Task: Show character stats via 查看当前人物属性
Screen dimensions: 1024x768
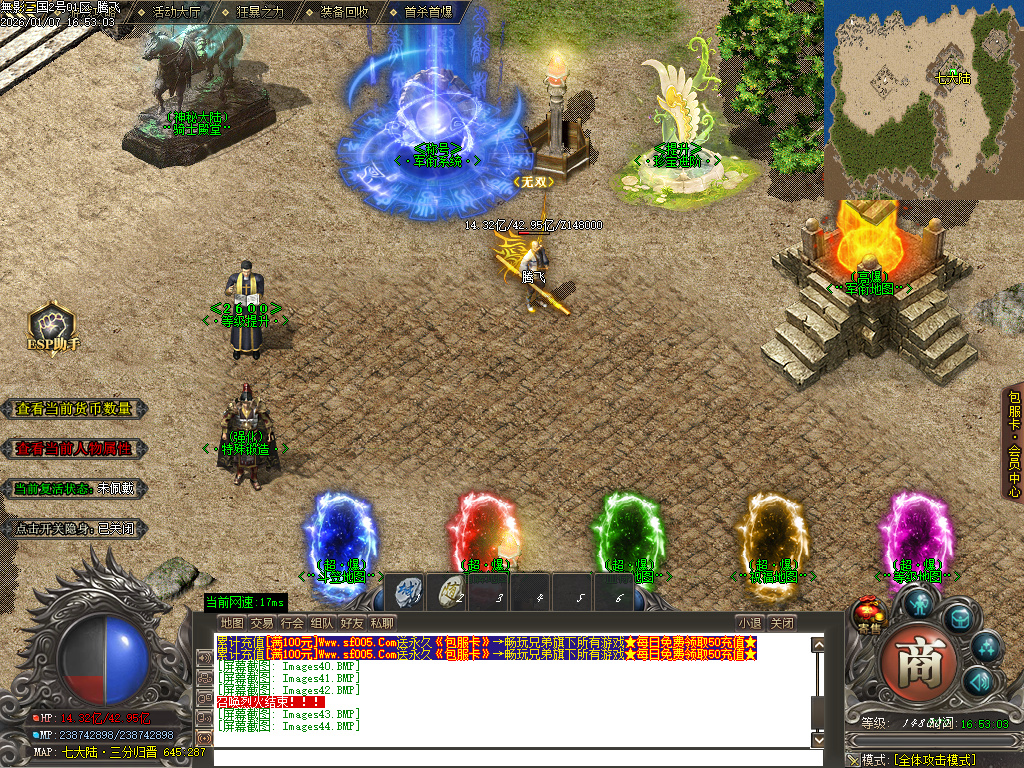Action: click(75, 449)
